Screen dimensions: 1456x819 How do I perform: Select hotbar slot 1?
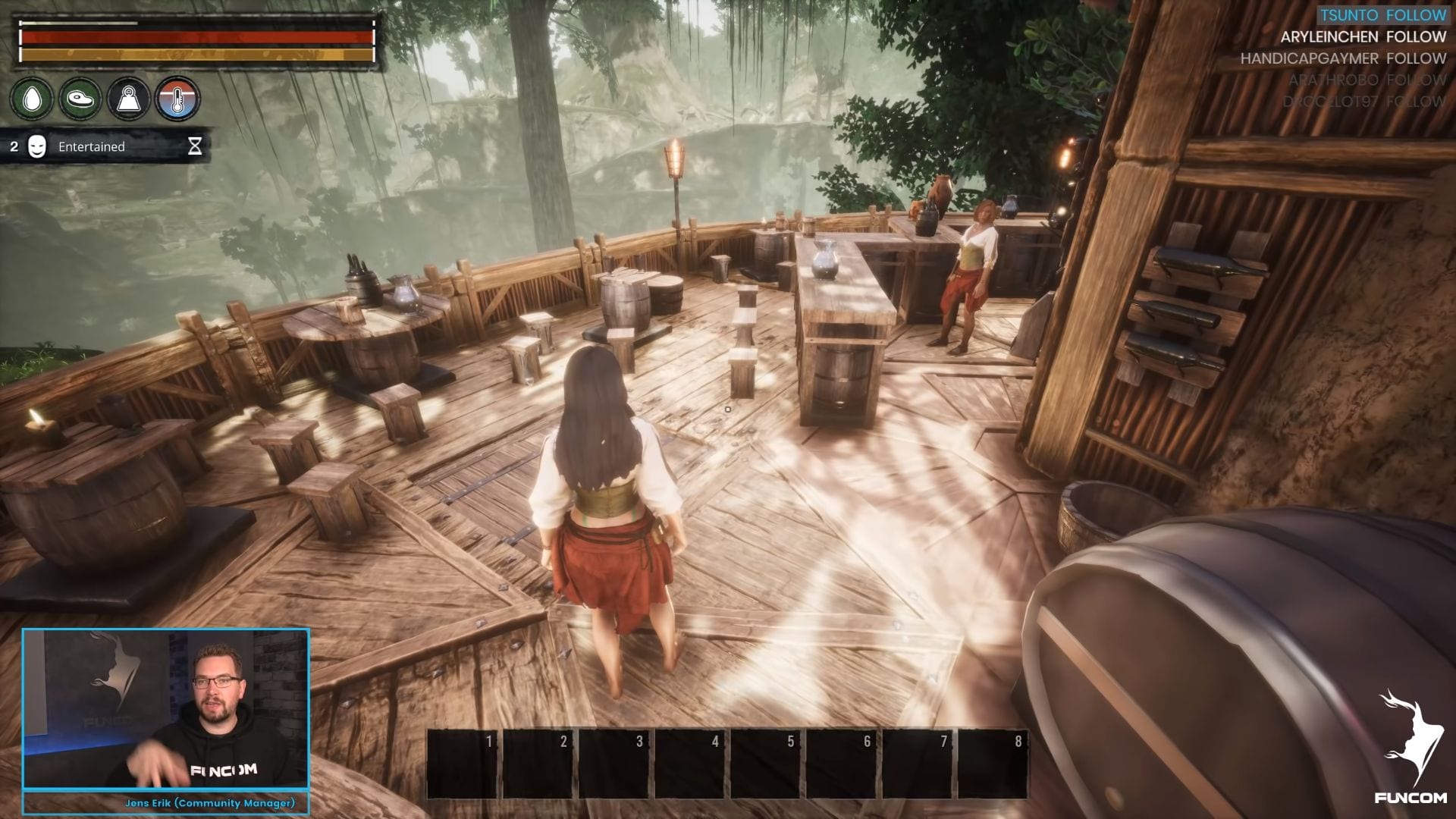point(464,763)
